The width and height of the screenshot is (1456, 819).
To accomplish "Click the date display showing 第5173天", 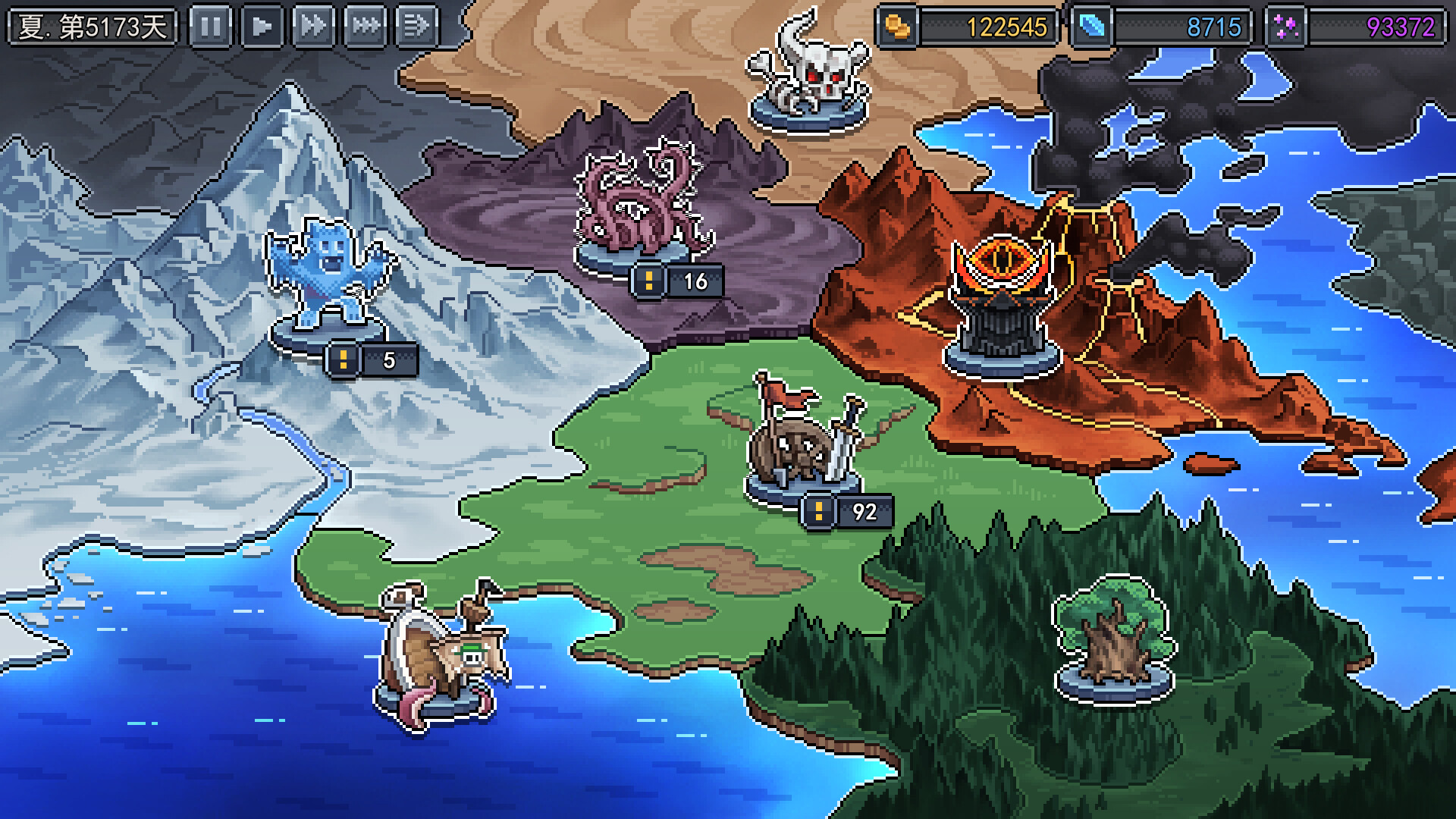I will point(93,24).
